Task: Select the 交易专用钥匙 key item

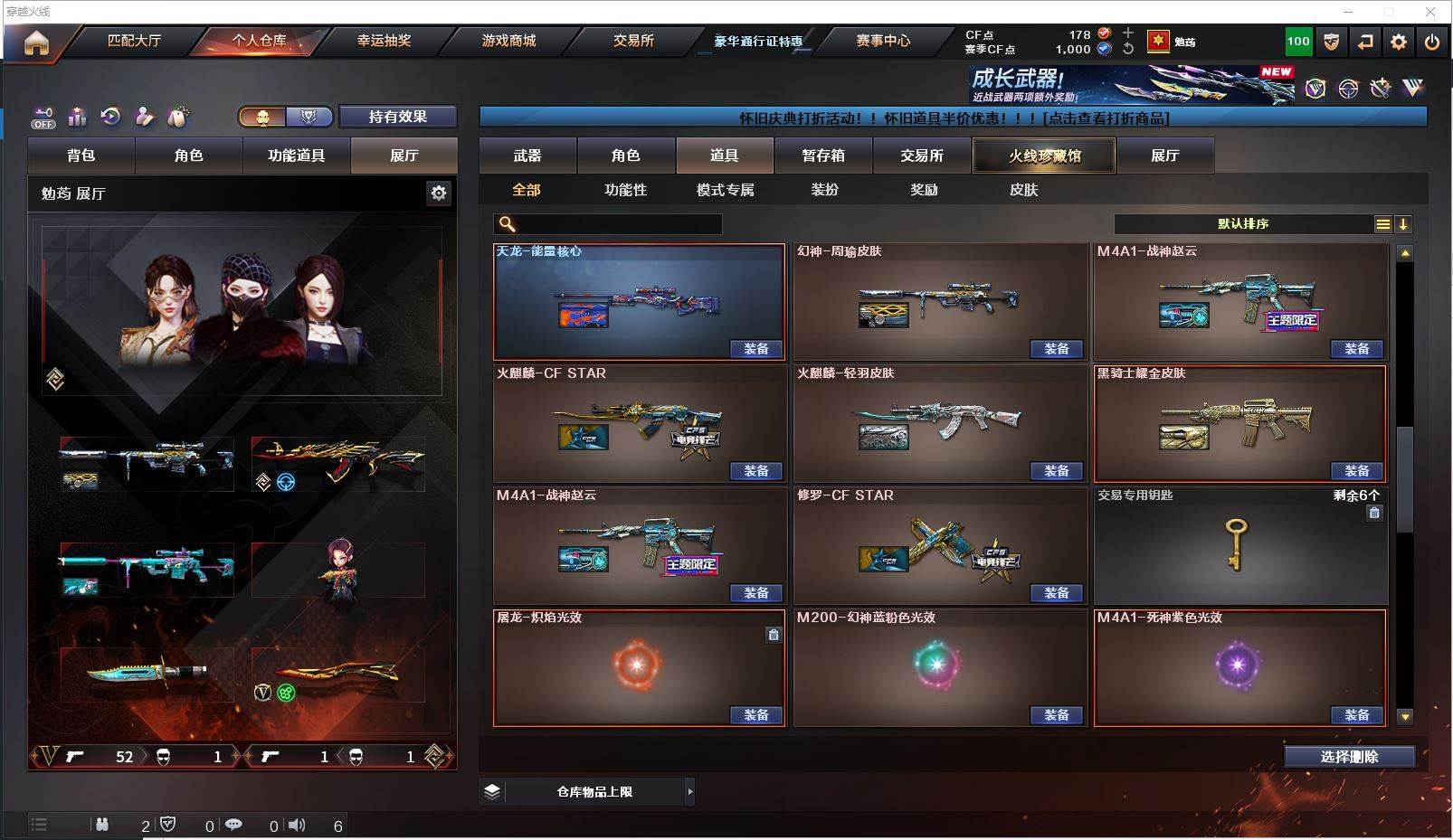Action: point(1239,545)
